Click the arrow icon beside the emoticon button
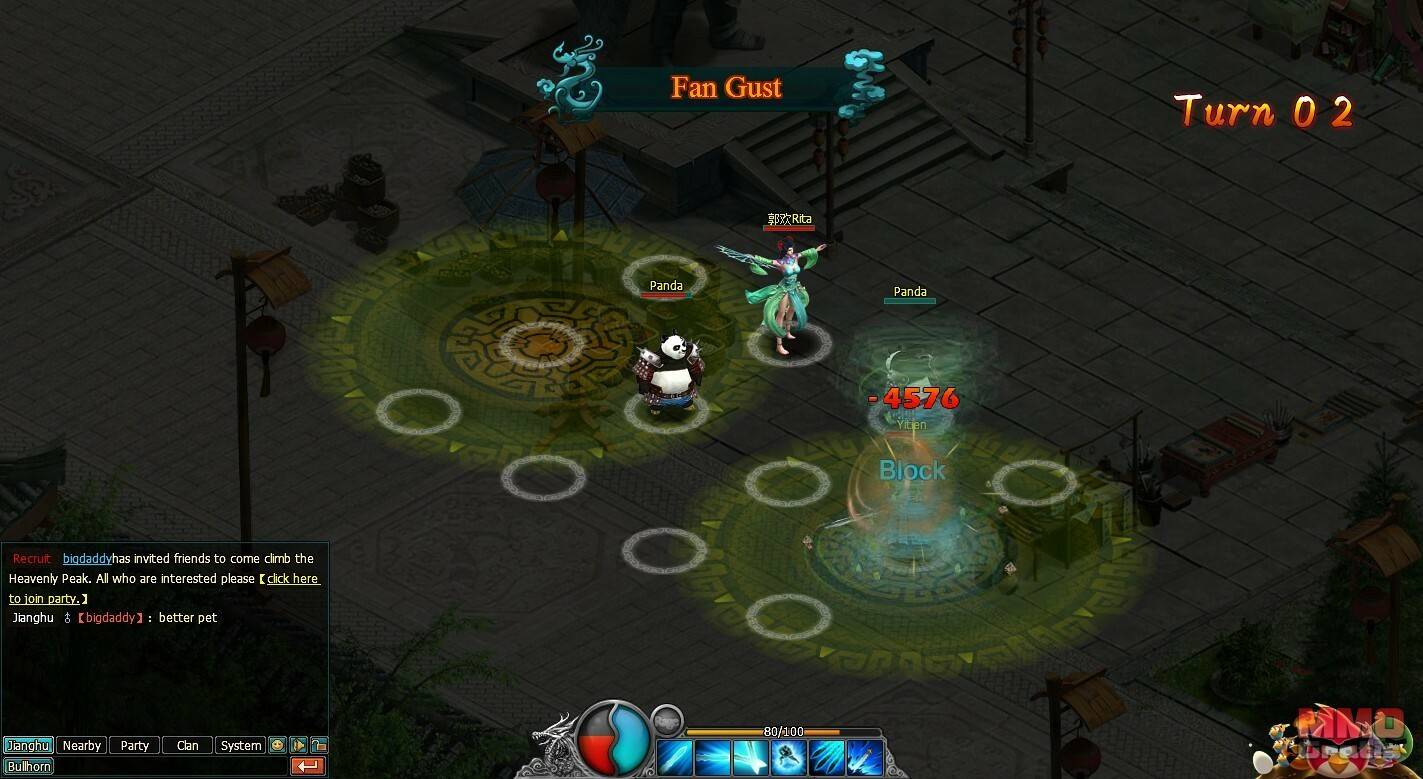Viewport: 1423px width, 779px height. 298,745
